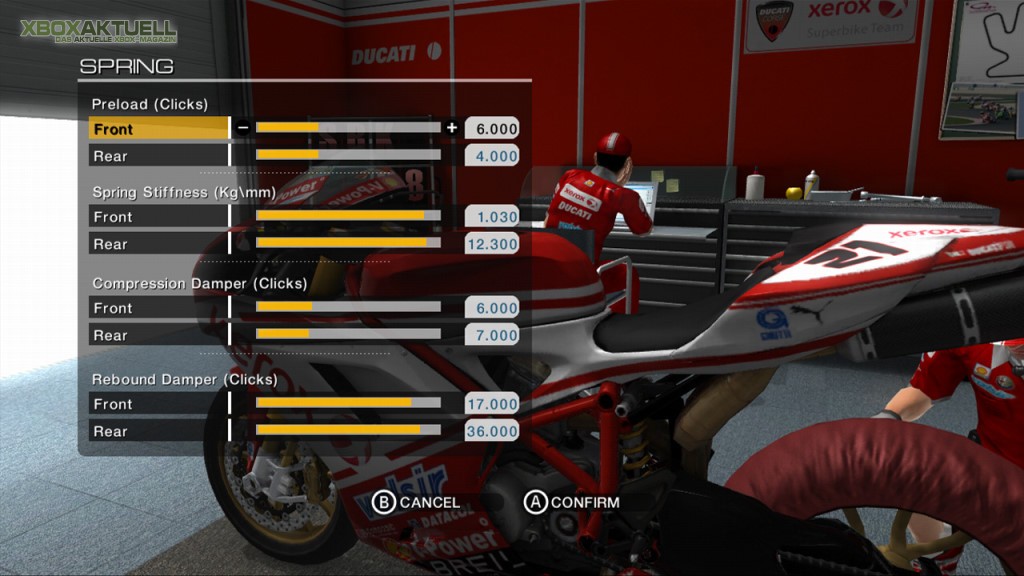1024x576 pixels.
Task: Change the Compression Damper Rear slider
Action: pyautogui.click(x=348, y=334)
